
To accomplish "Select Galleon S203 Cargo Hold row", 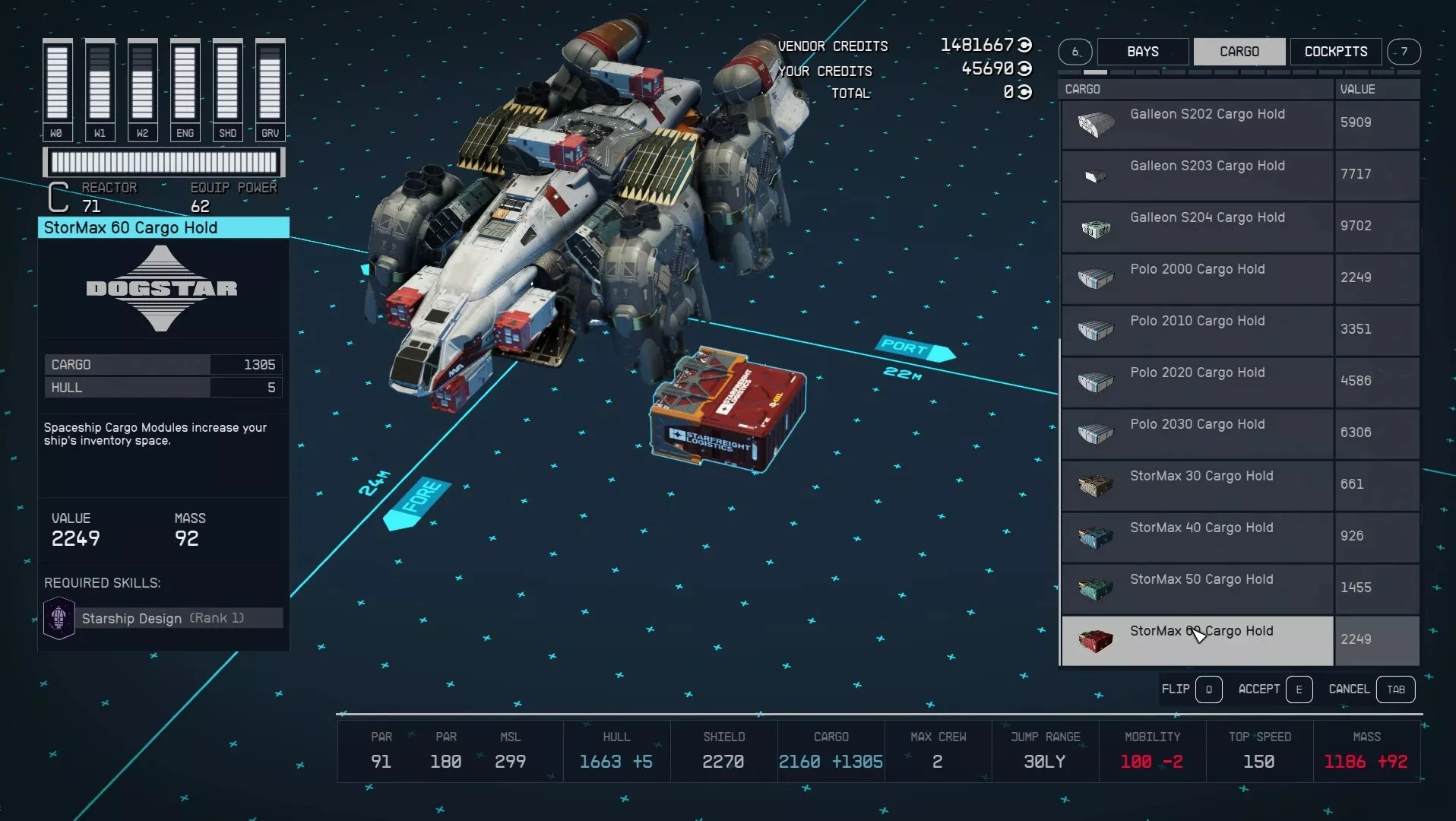I will 1207,175.
